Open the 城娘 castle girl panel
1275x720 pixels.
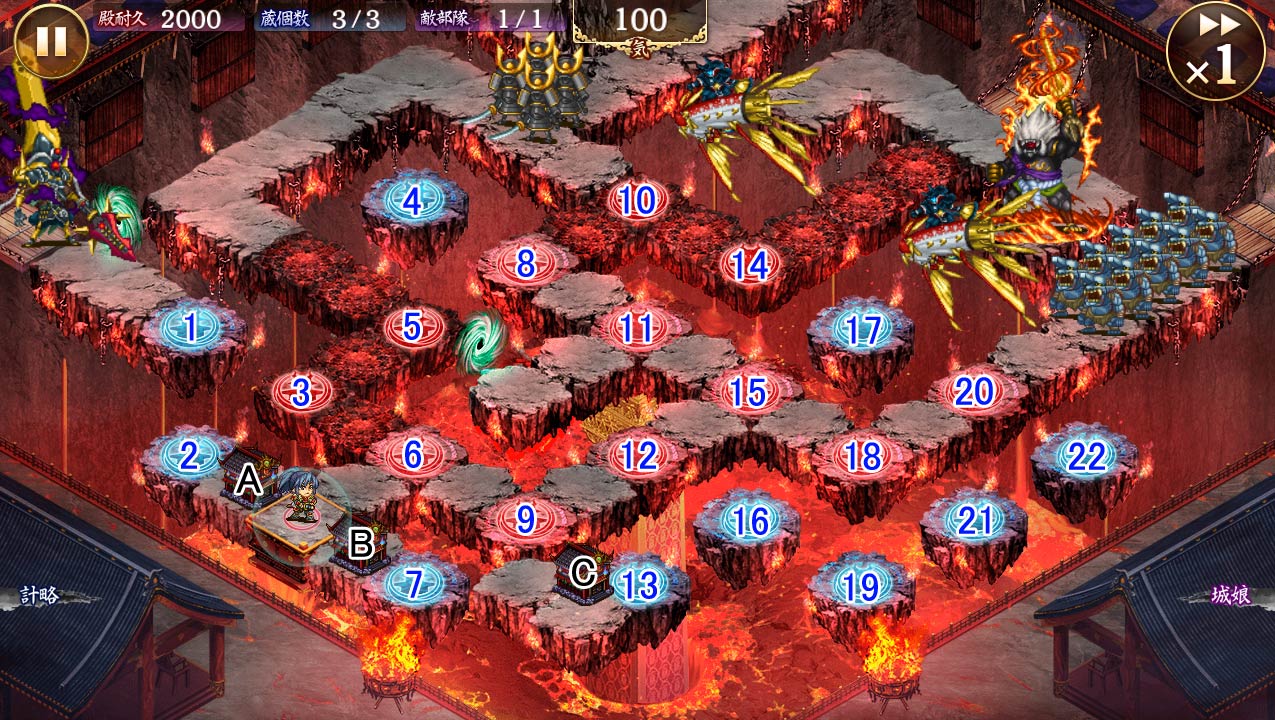1229,597
